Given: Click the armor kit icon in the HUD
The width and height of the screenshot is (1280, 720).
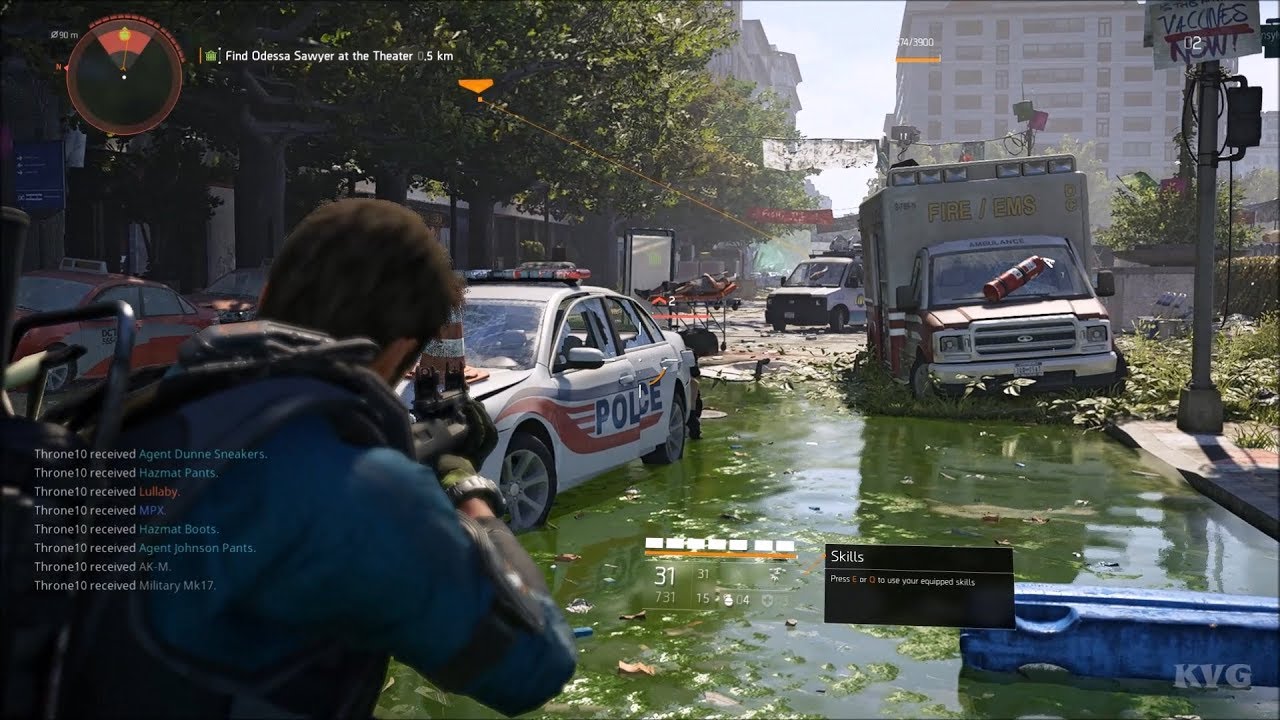Looking at the screenshot, I should tap(769, 600).
